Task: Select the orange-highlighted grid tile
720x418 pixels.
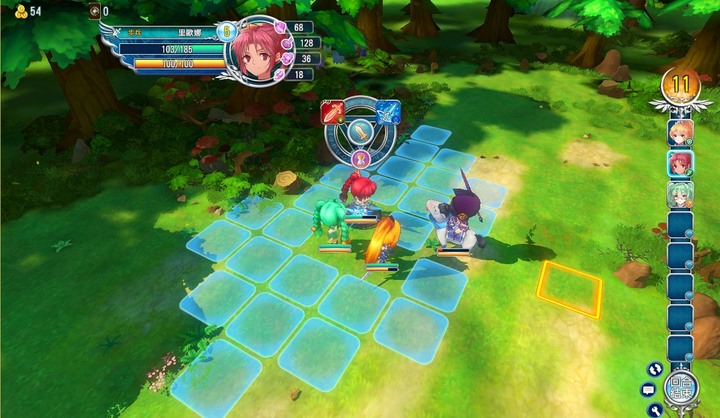Action: (569, 287)
